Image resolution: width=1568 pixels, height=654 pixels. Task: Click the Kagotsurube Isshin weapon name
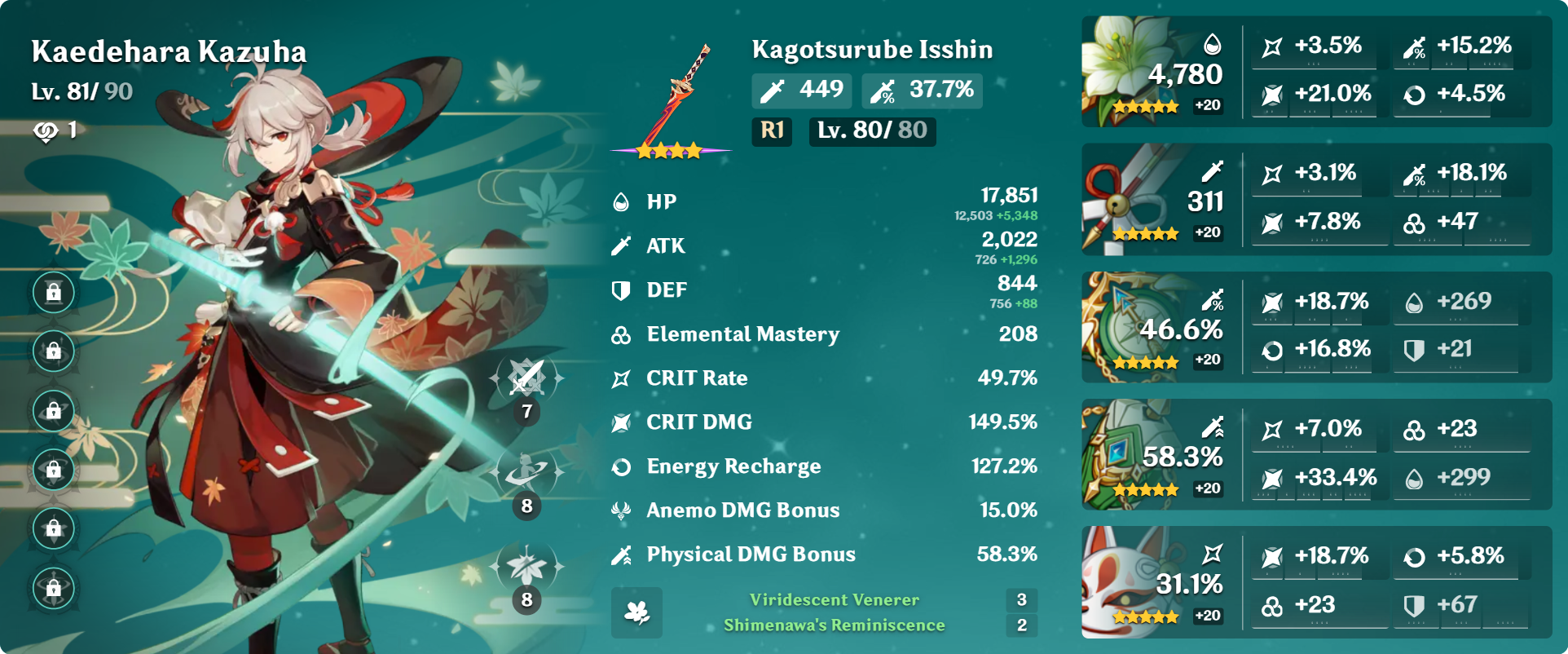point(871,49)
